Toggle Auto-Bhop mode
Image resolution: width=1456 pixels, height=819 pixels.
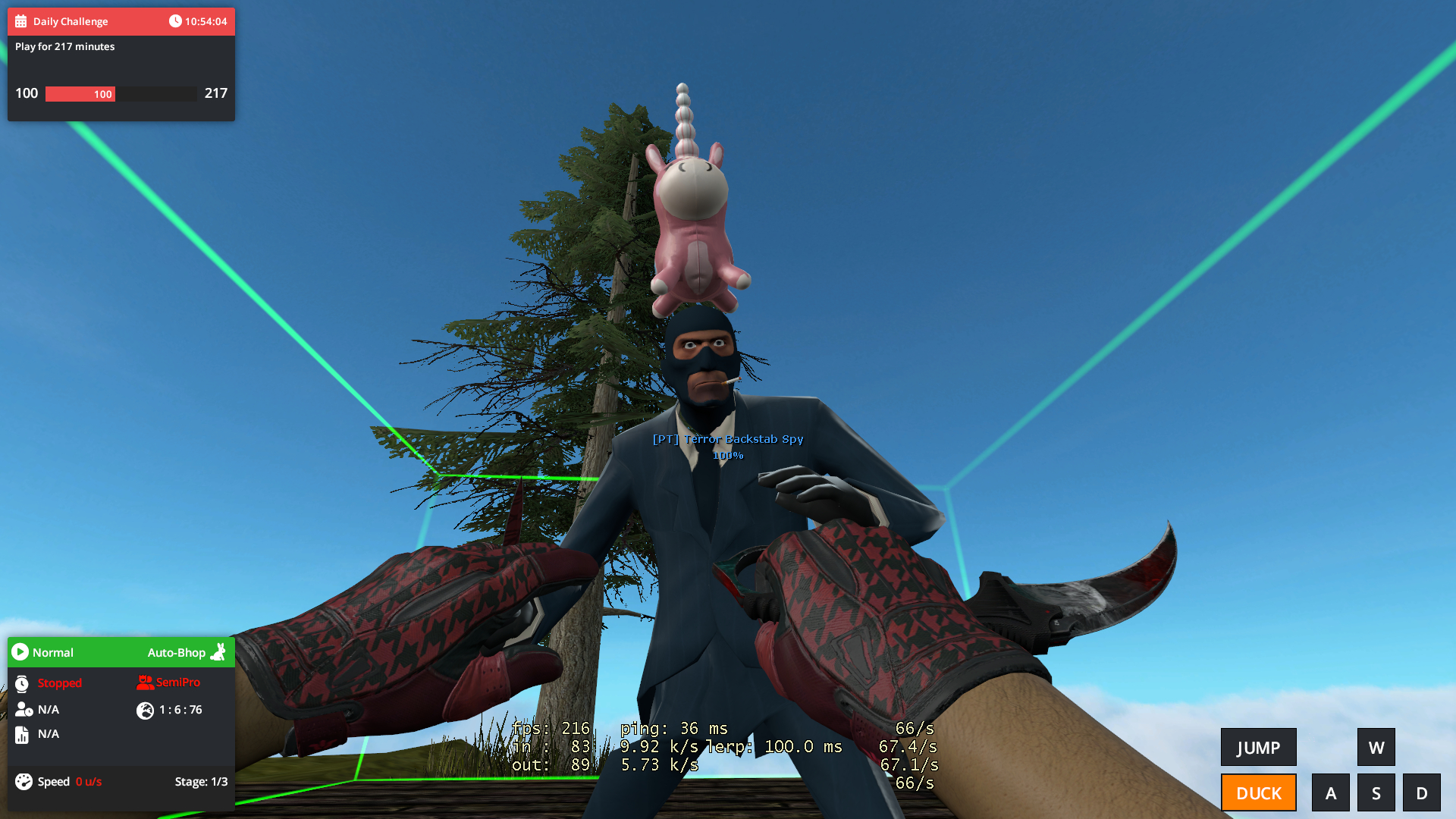coord(176,652)
